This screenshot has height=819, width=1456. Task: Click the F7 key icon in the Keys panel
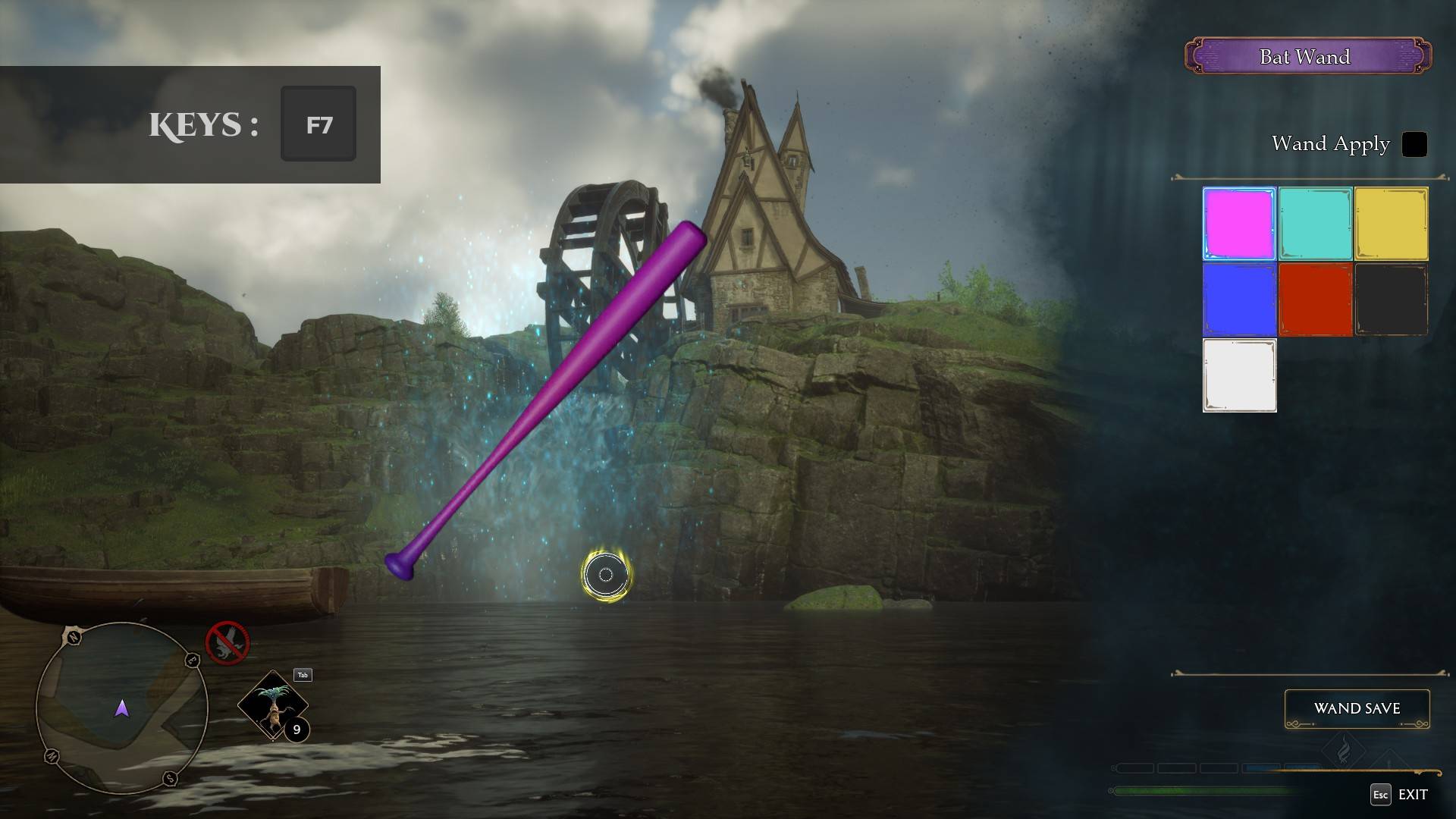[x=318, y=124]
